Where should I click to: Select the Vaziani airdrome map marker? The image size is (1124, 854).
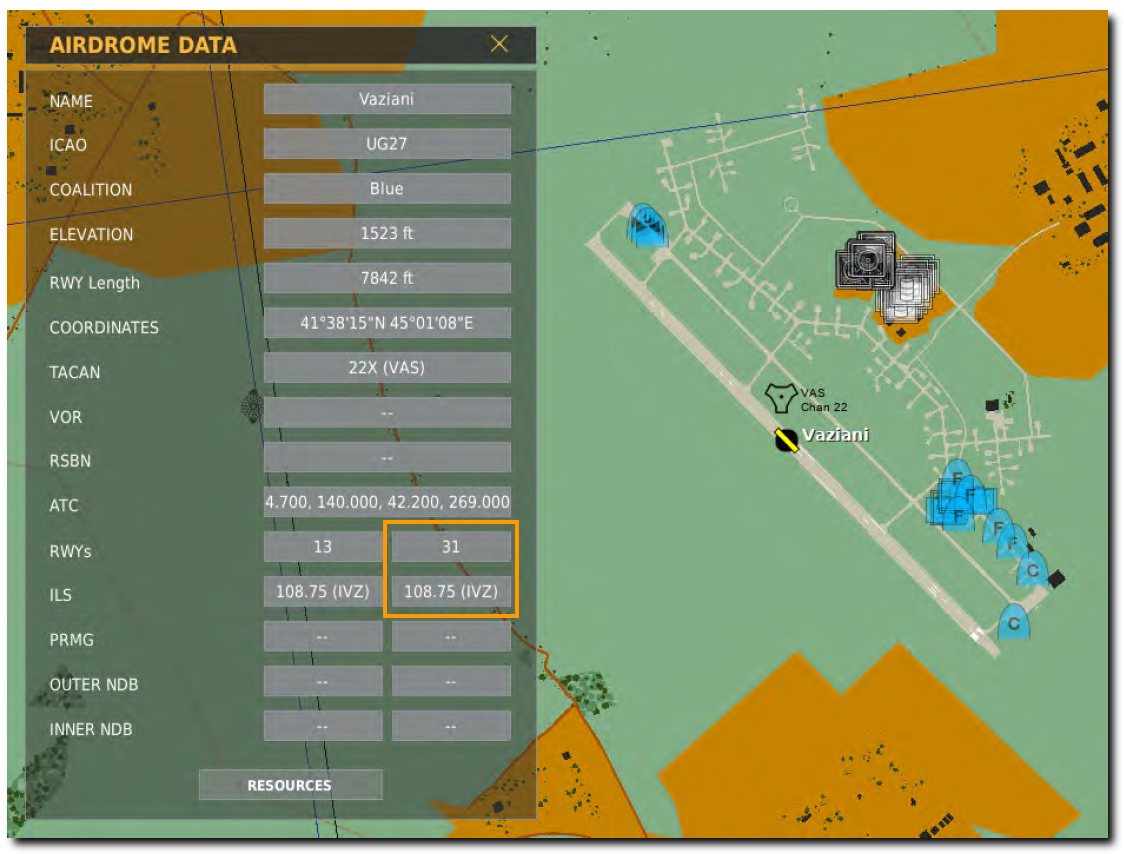(x=786, y=439)
